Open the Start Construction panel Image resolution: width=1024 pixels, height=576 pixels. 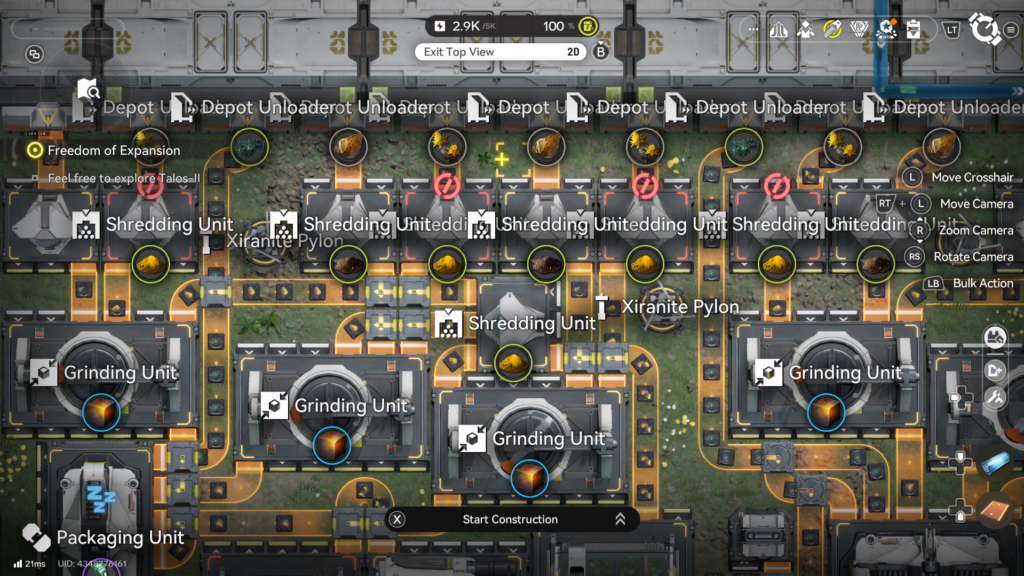(x=511, y=519)
